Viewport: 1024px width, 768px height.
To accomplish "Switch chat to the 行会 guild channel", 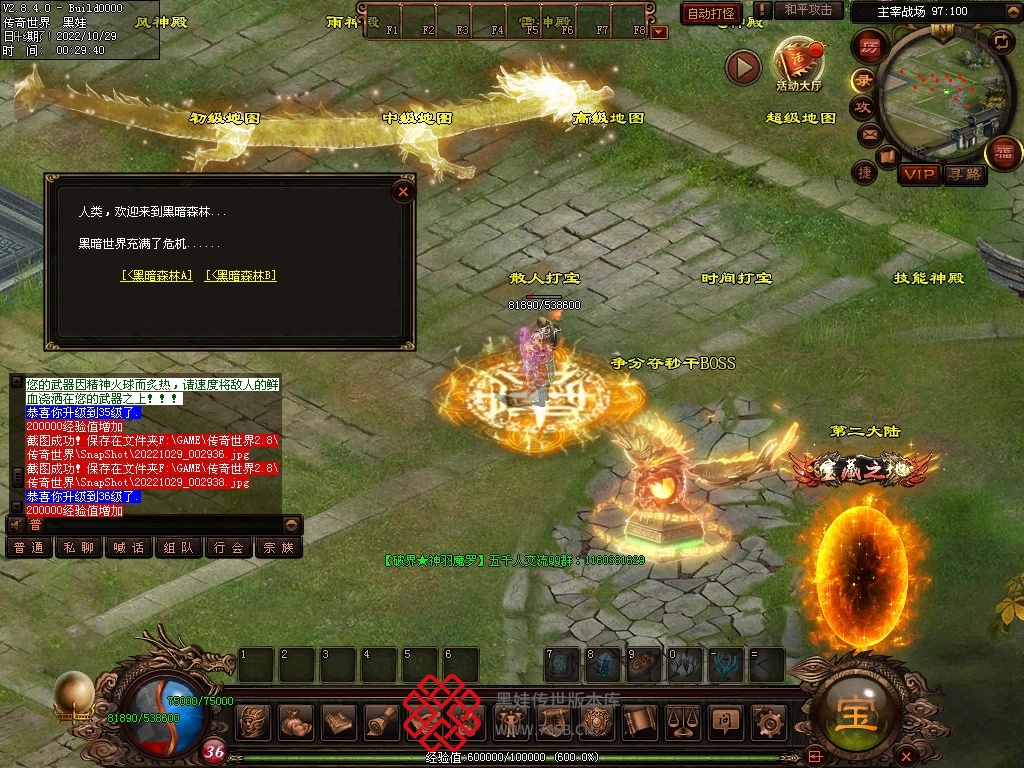I will click(x=229, y=548).
